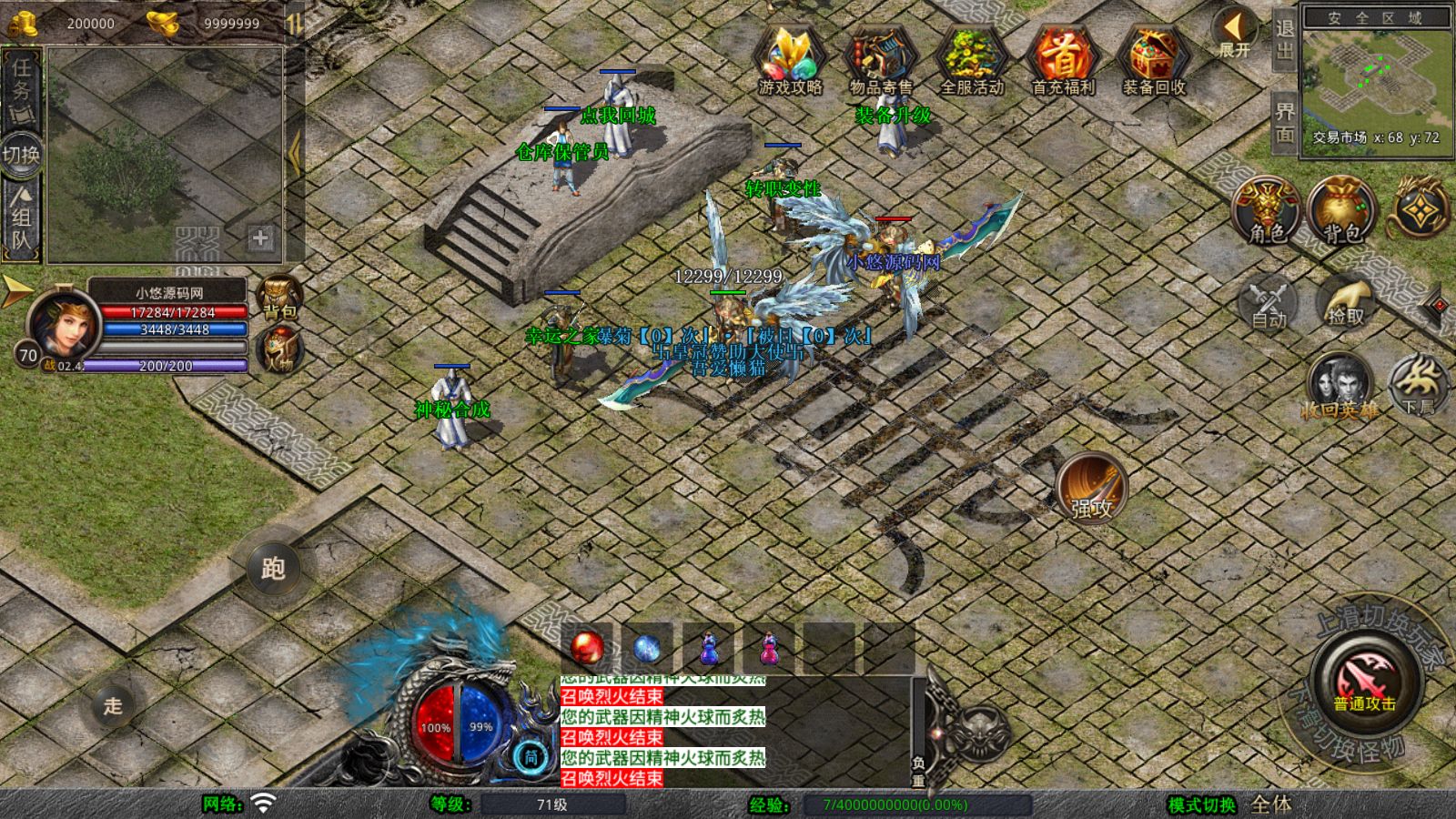
Task: Open the 全服活动 server events
Action: point(971,59)
